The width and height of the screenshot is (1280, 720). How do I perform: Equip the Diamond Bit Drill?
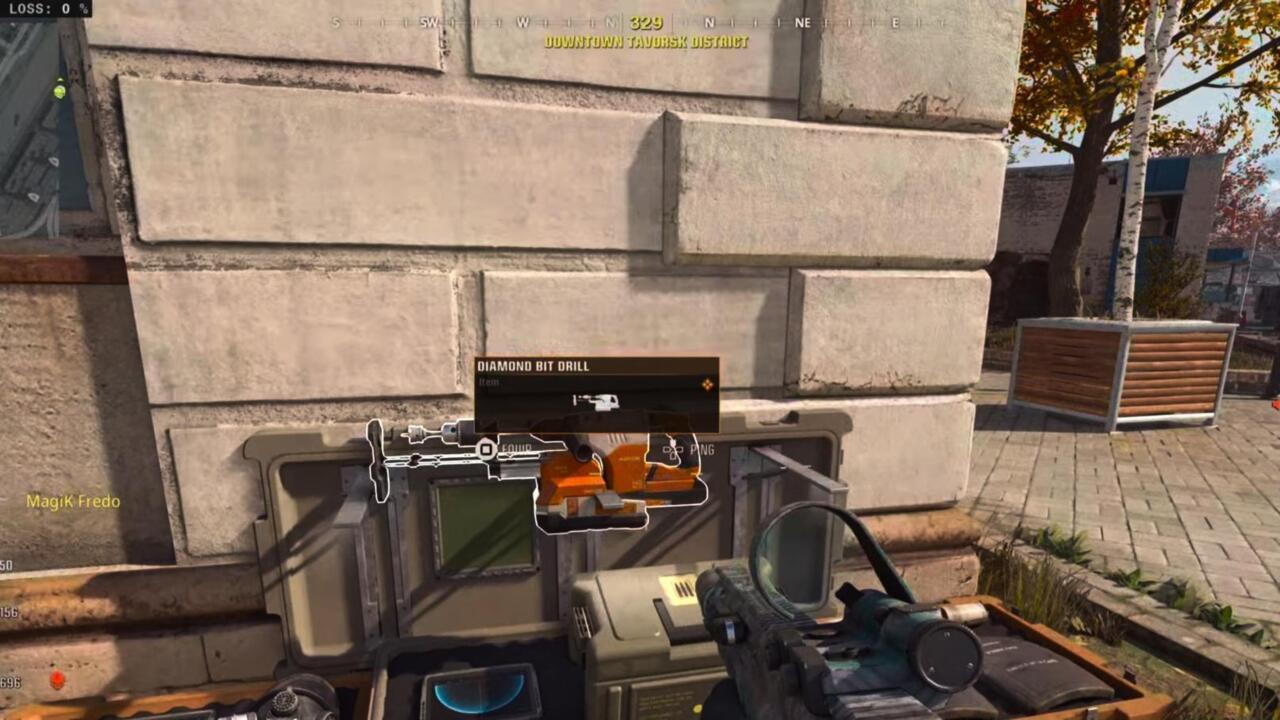pyautogui.click(x=485, y=451)
